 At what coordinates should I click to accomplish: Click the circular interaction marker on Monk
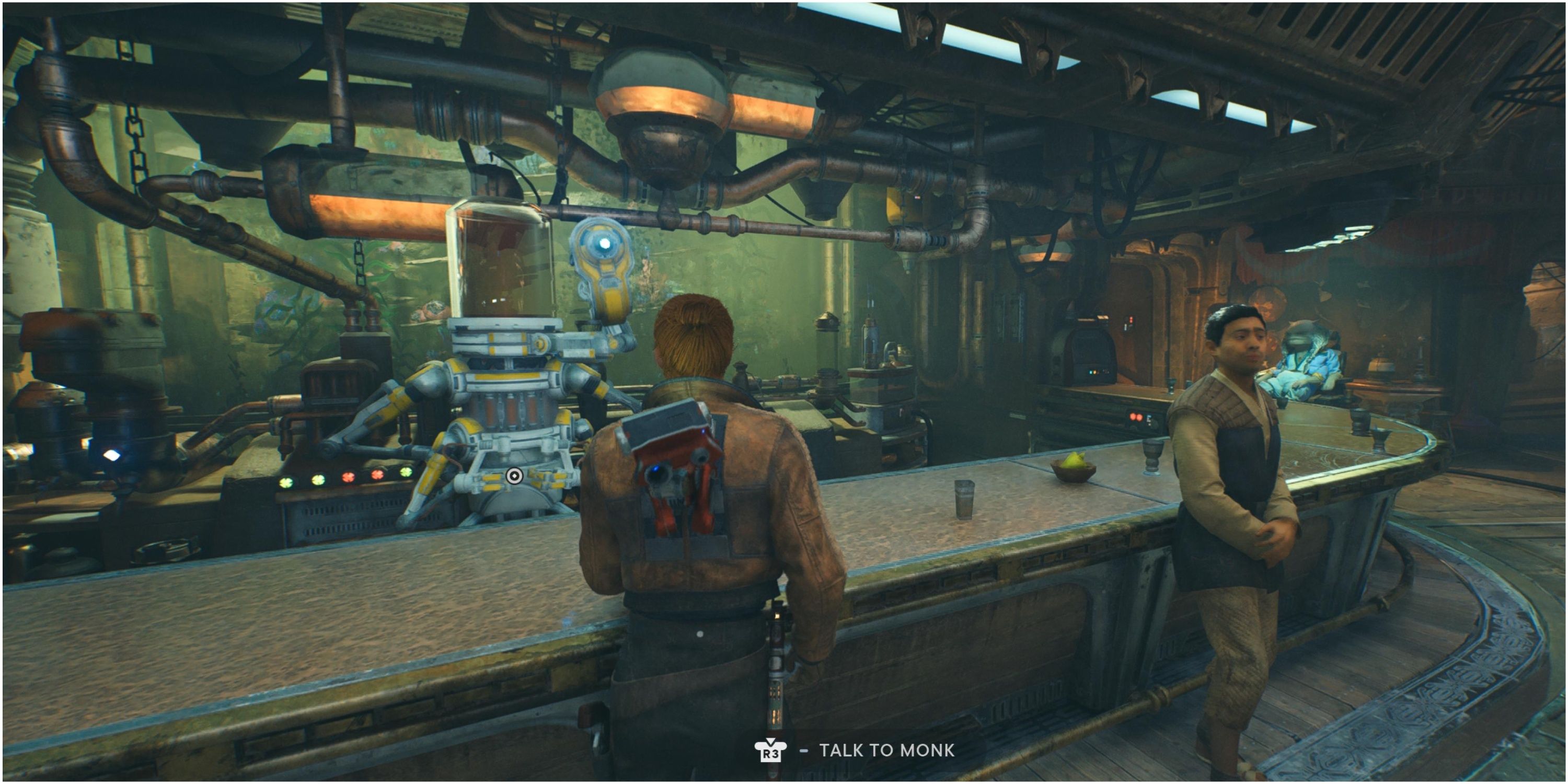coord(514,476)
